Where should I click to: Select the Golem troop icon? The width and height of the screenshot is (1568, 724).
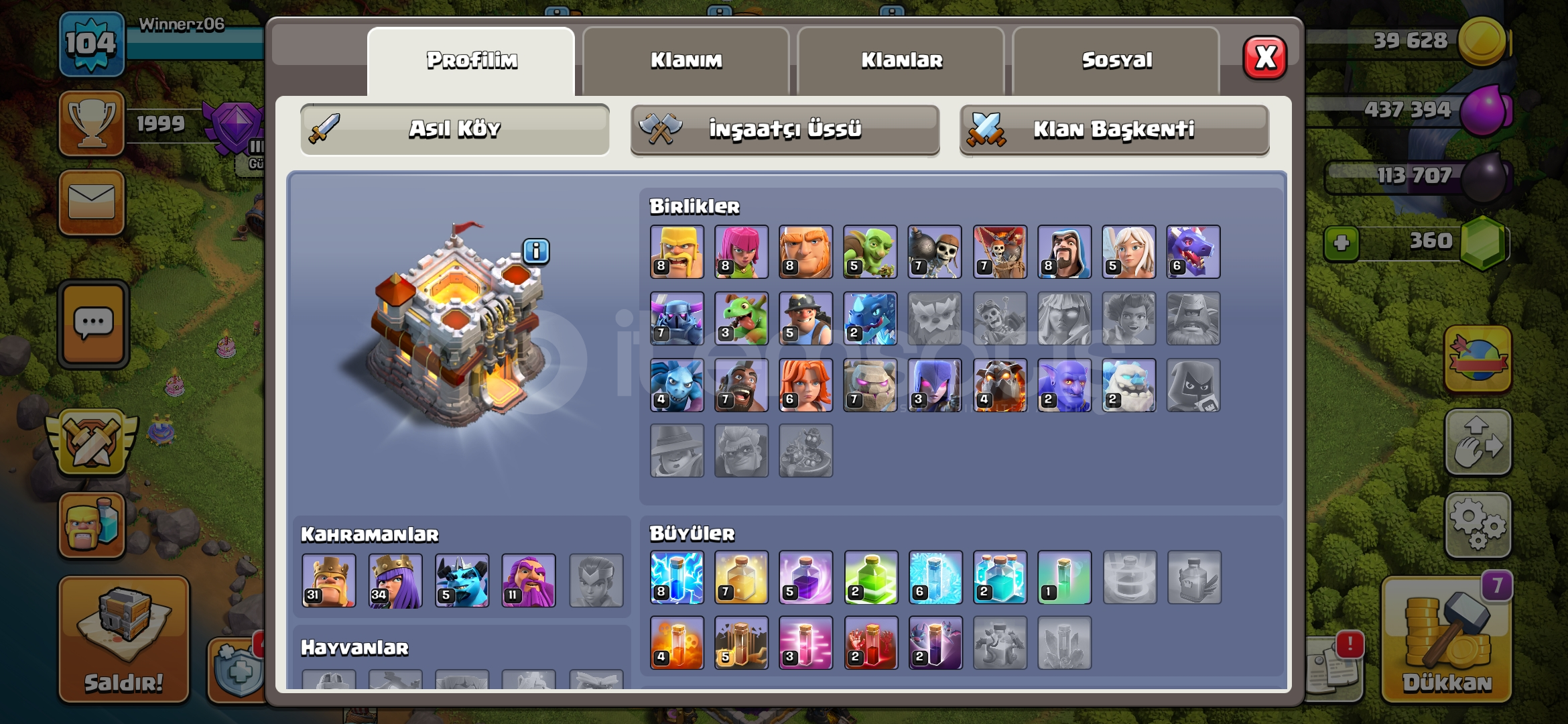[x=871, y=384]
